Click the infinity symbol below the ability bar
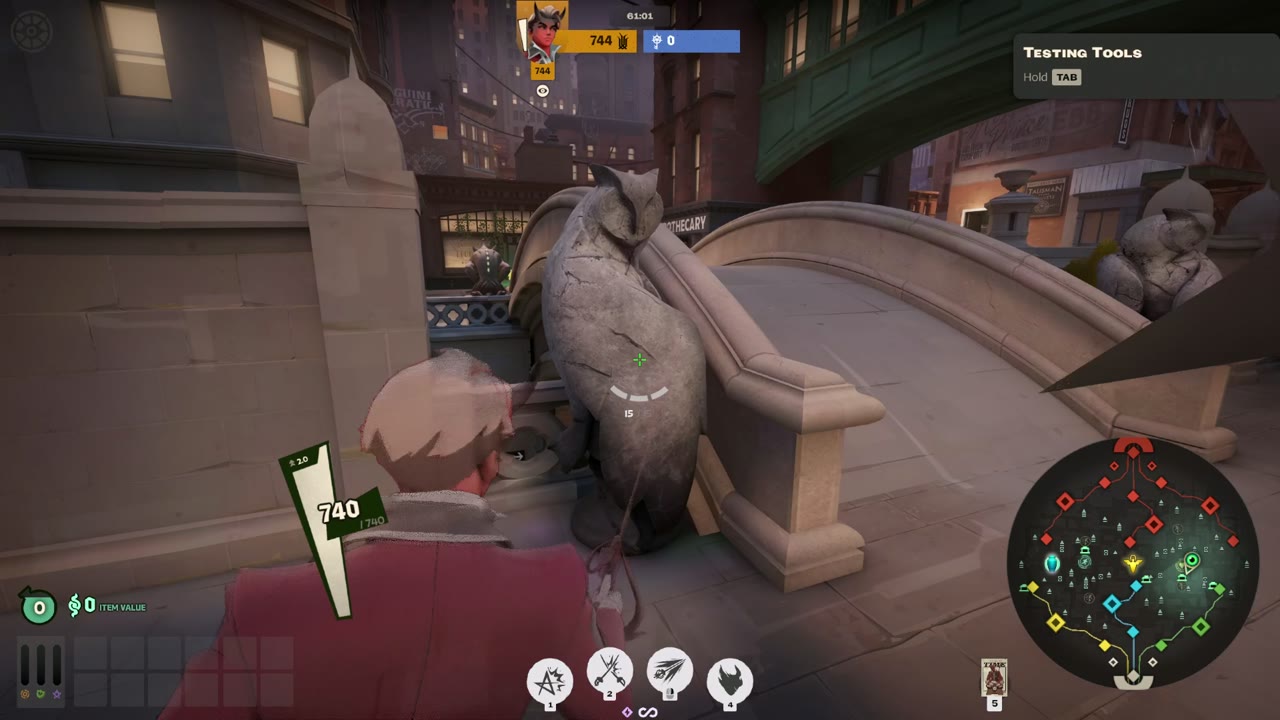Viewport: 1280px width, 720px height. [649, 712]
